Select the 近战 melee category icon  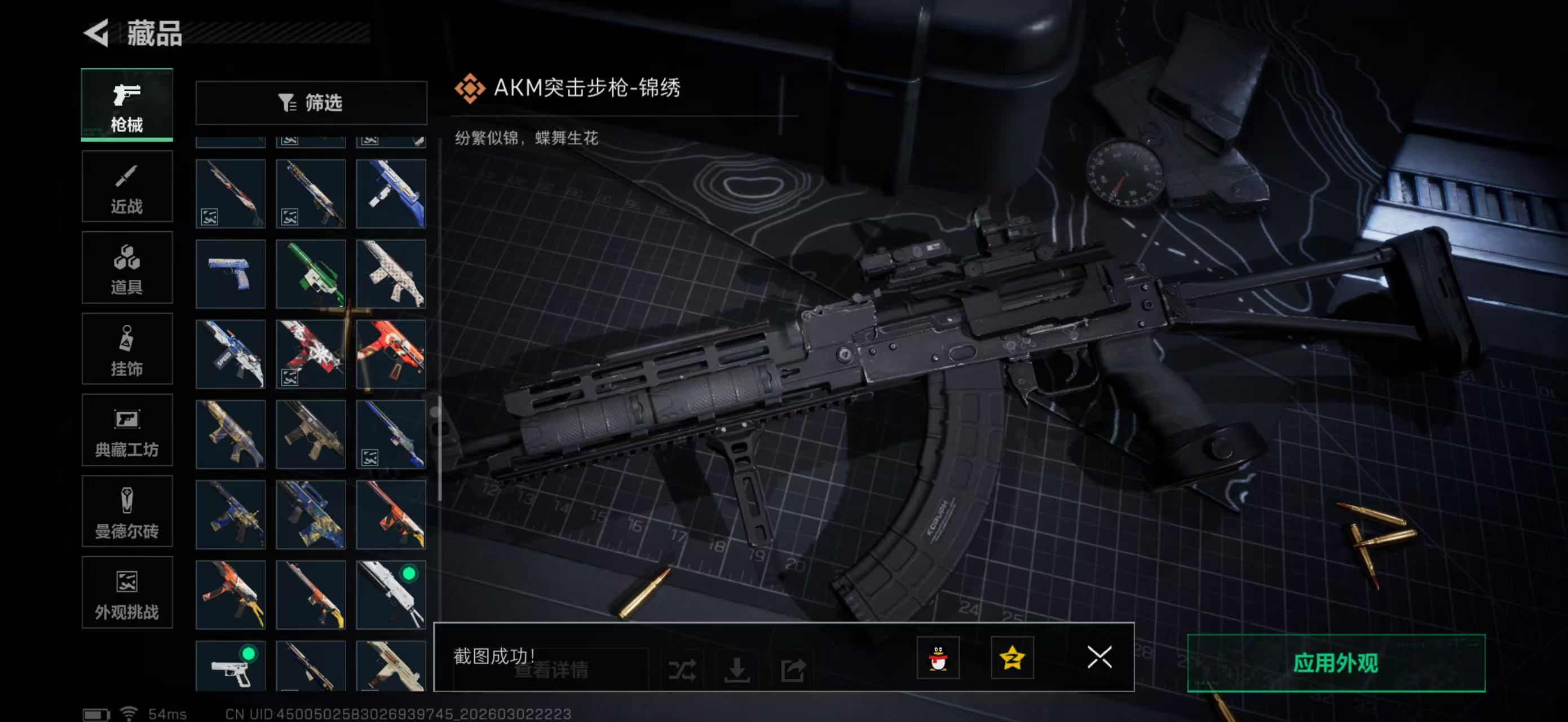pos(127,186)
